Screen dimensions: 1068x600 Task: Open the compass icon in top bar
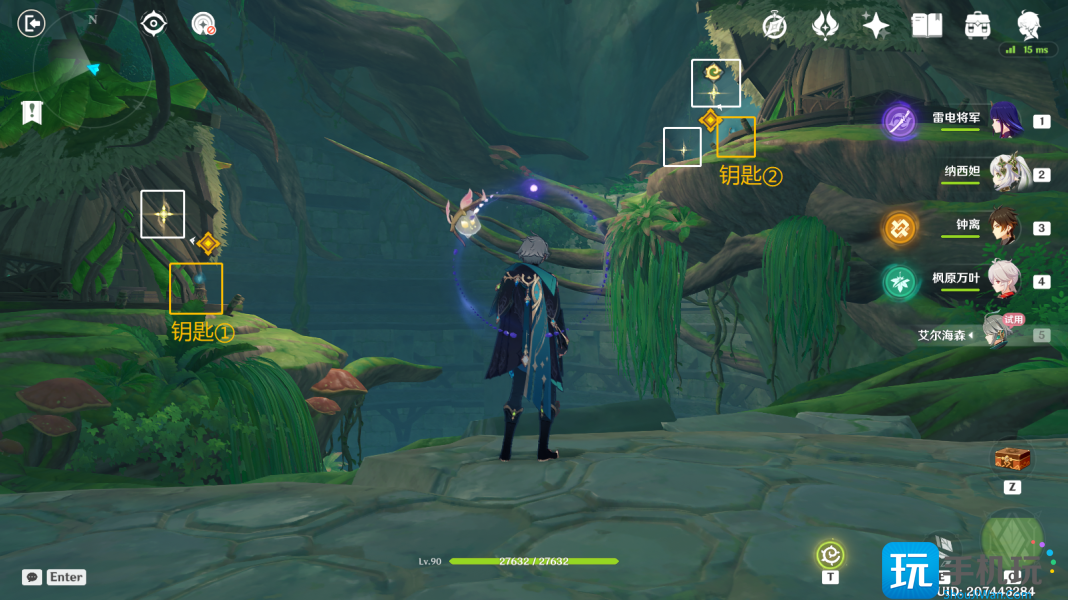tap(774, 26)
